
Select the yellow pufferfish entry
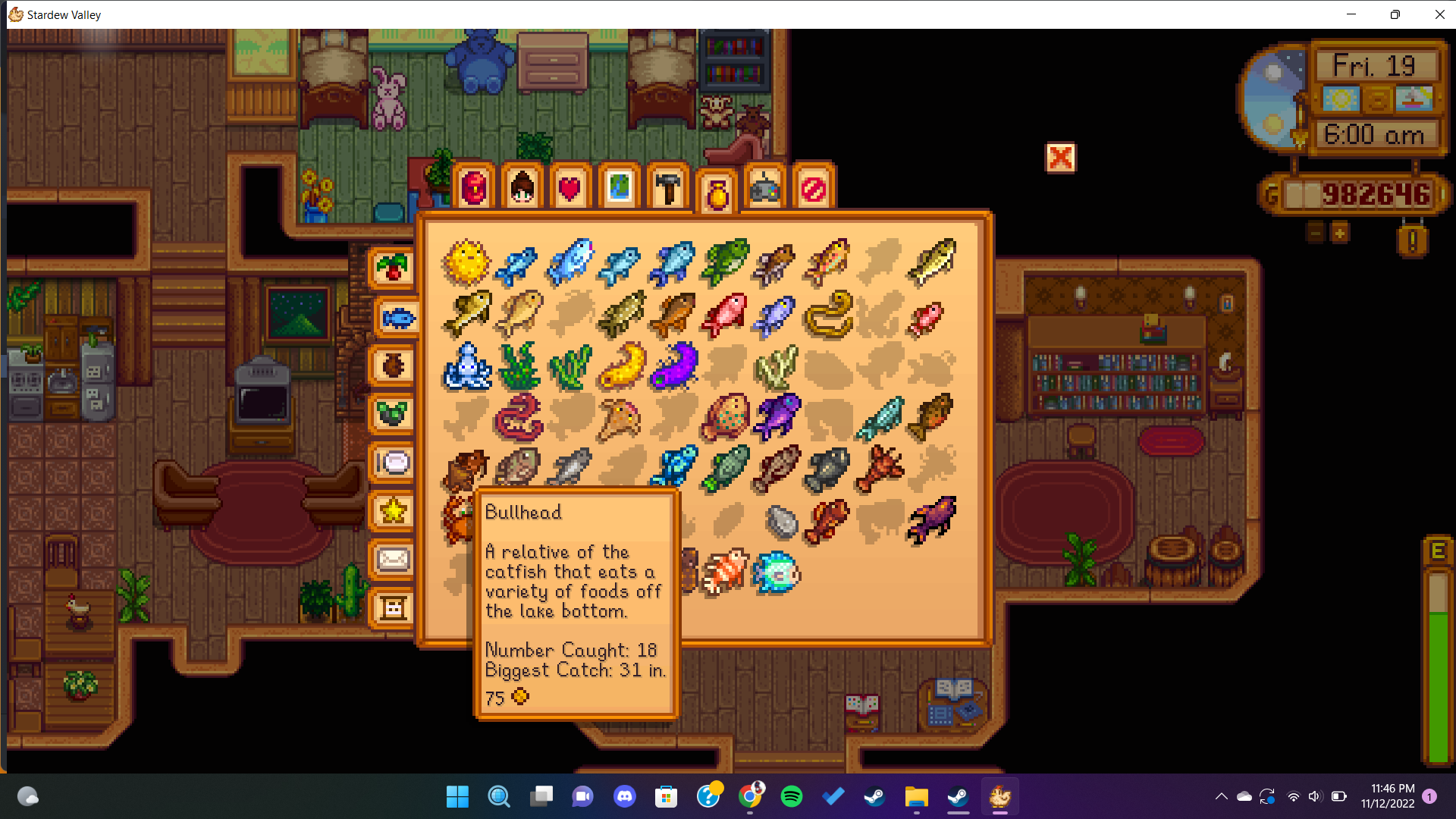coord(466,262)
